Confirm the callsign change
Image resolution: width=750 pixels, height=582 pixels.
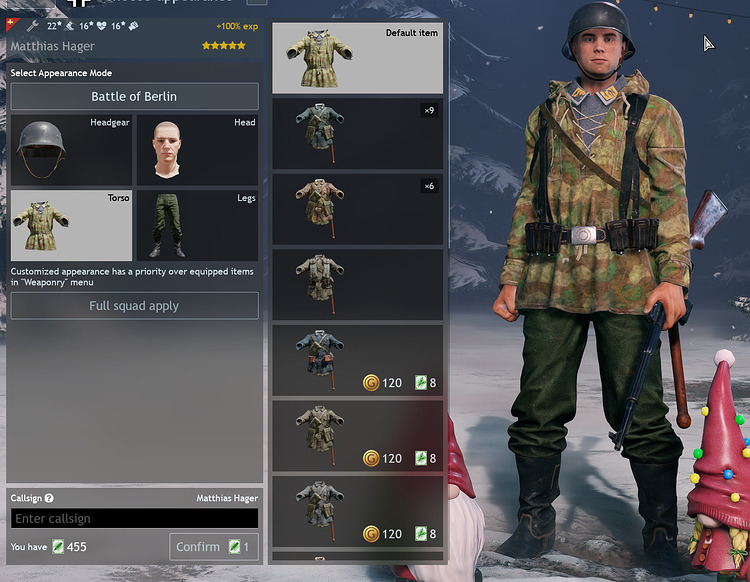pyautogui.click(x=213, y=547)
